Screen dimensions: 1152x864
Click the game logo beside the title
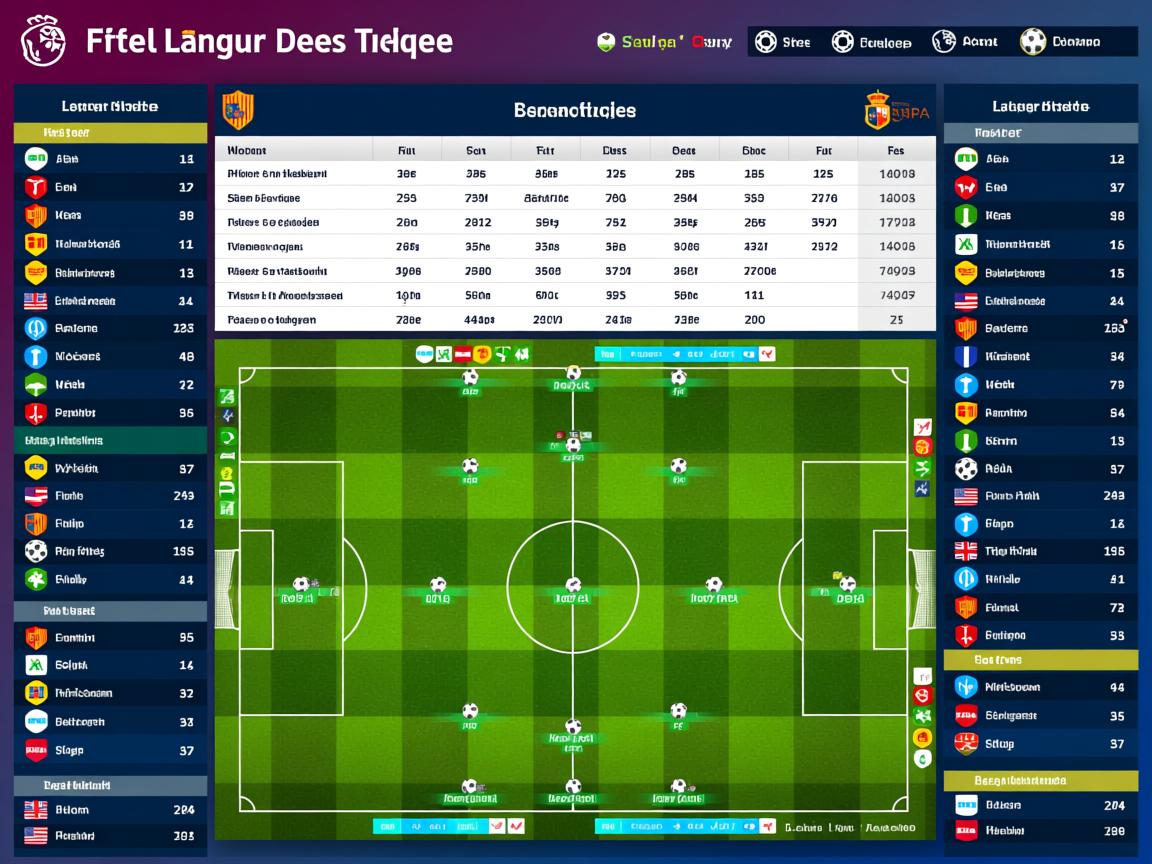(x=43, y=41)
